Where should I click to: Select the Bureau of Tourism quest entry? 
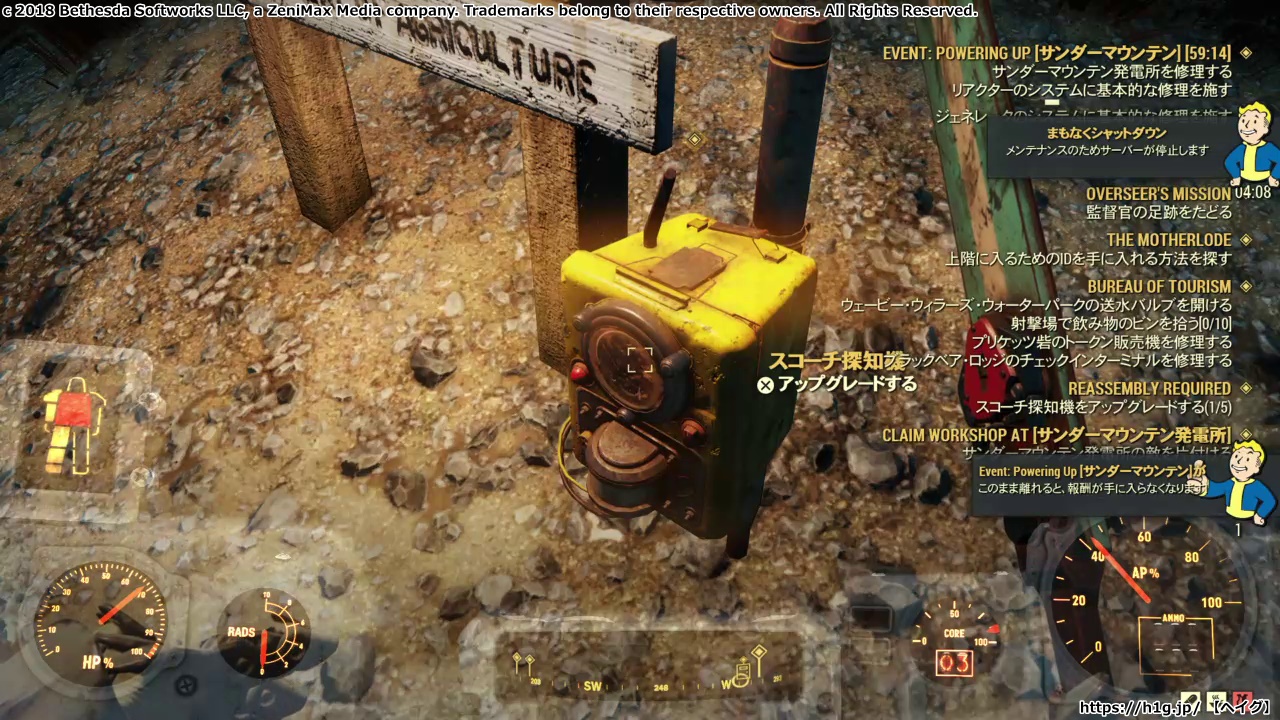click(x=1159, y=287)
